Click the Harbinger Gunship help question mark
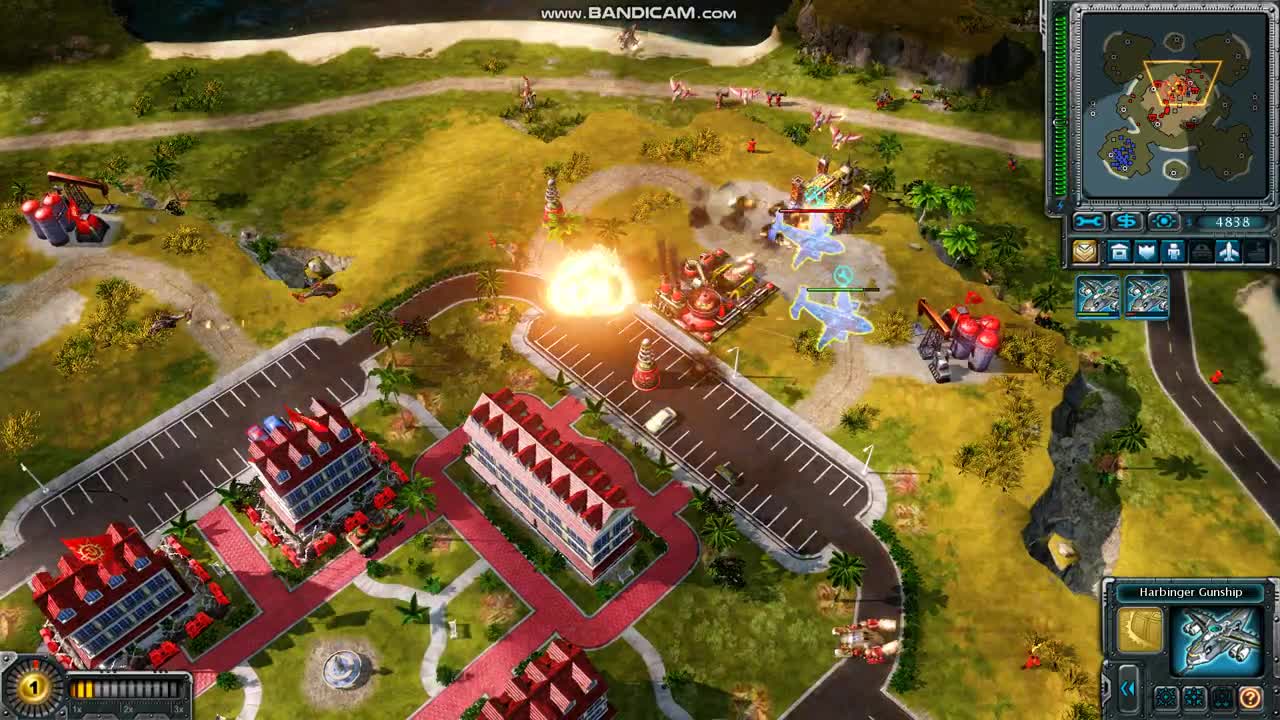 (1250, 698)
